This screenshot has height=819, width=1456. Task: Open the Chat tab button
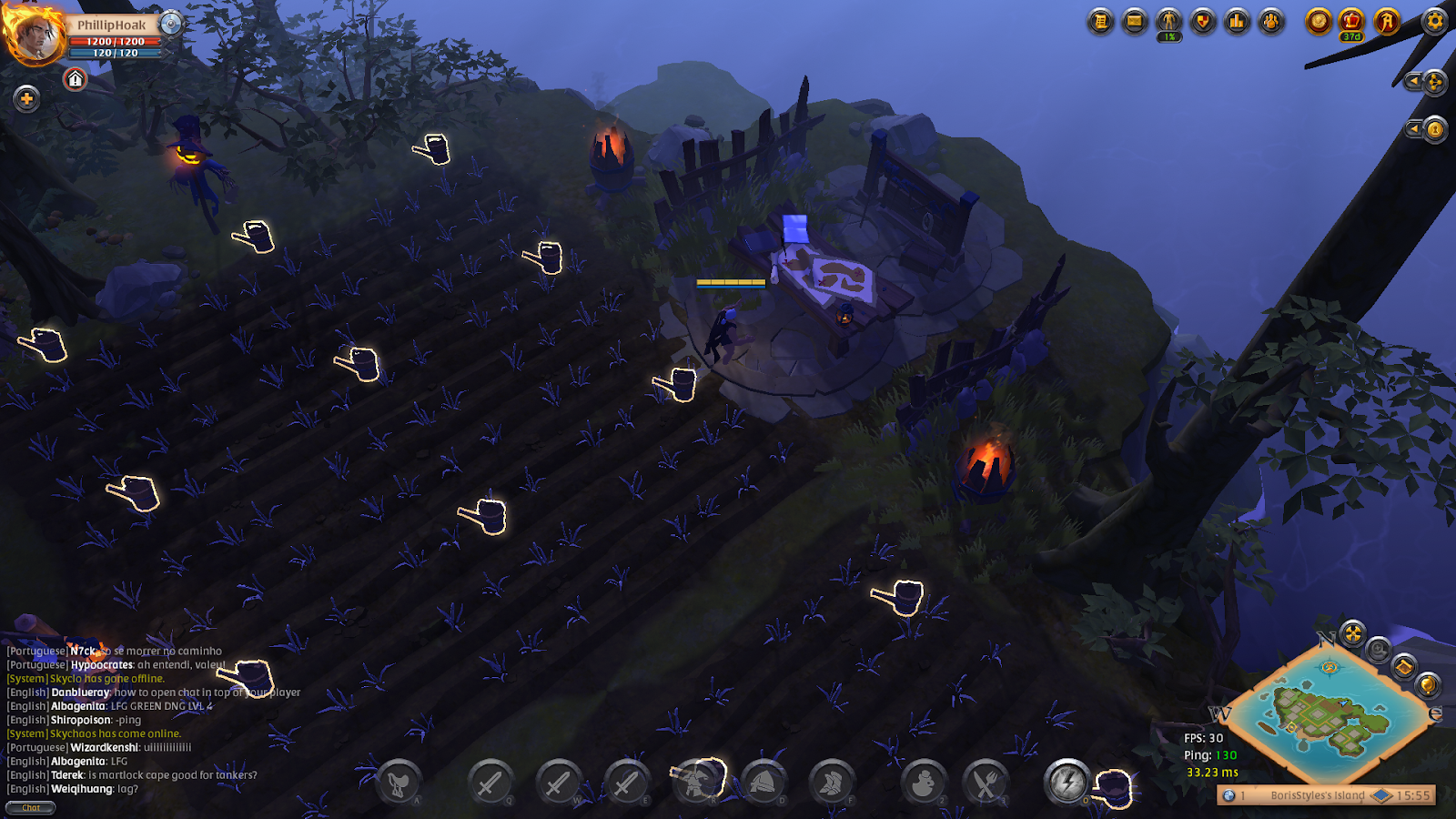click(31, 807)
